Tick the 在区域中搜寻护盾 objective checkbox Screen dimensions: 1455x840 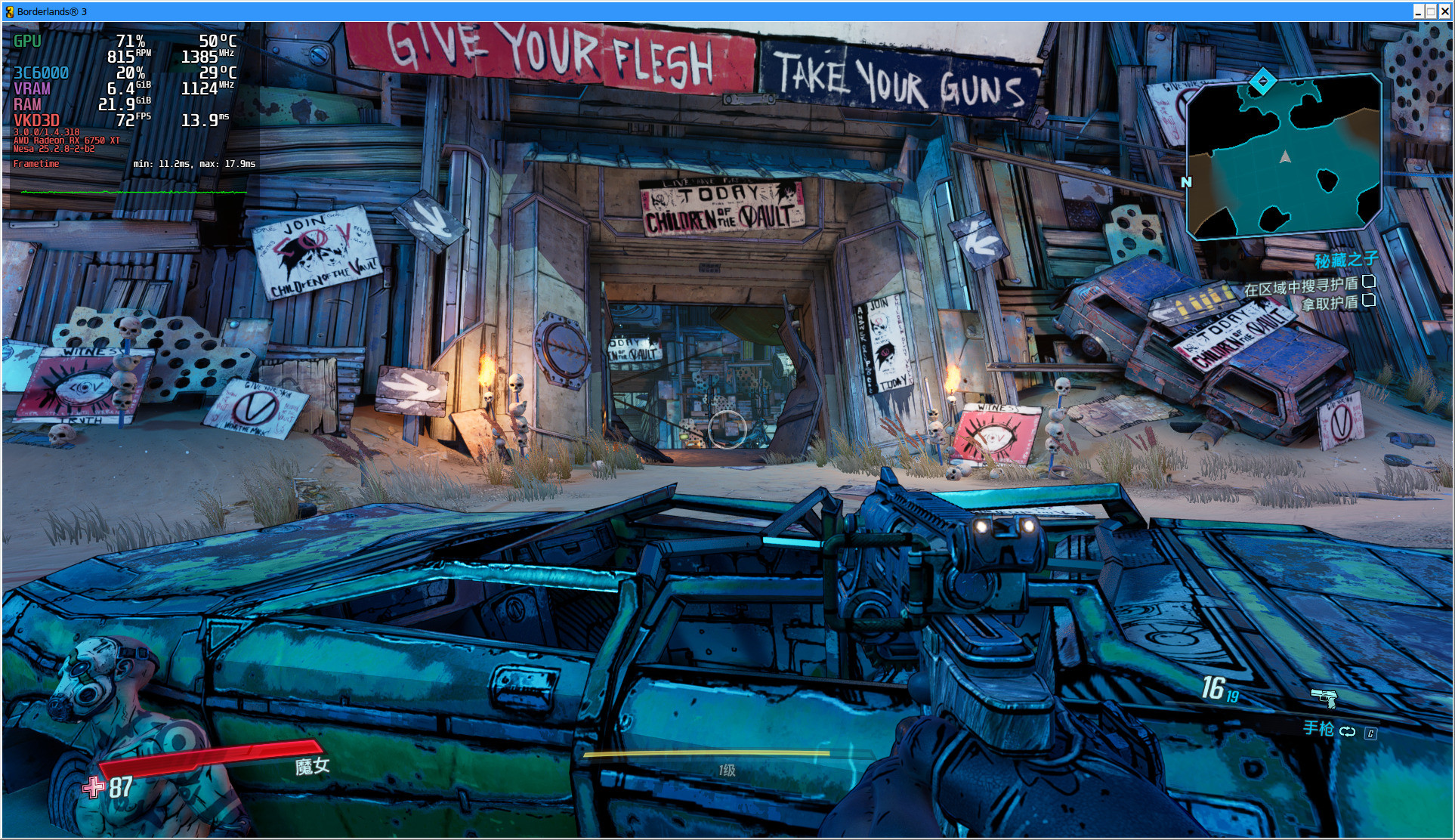1368,282
